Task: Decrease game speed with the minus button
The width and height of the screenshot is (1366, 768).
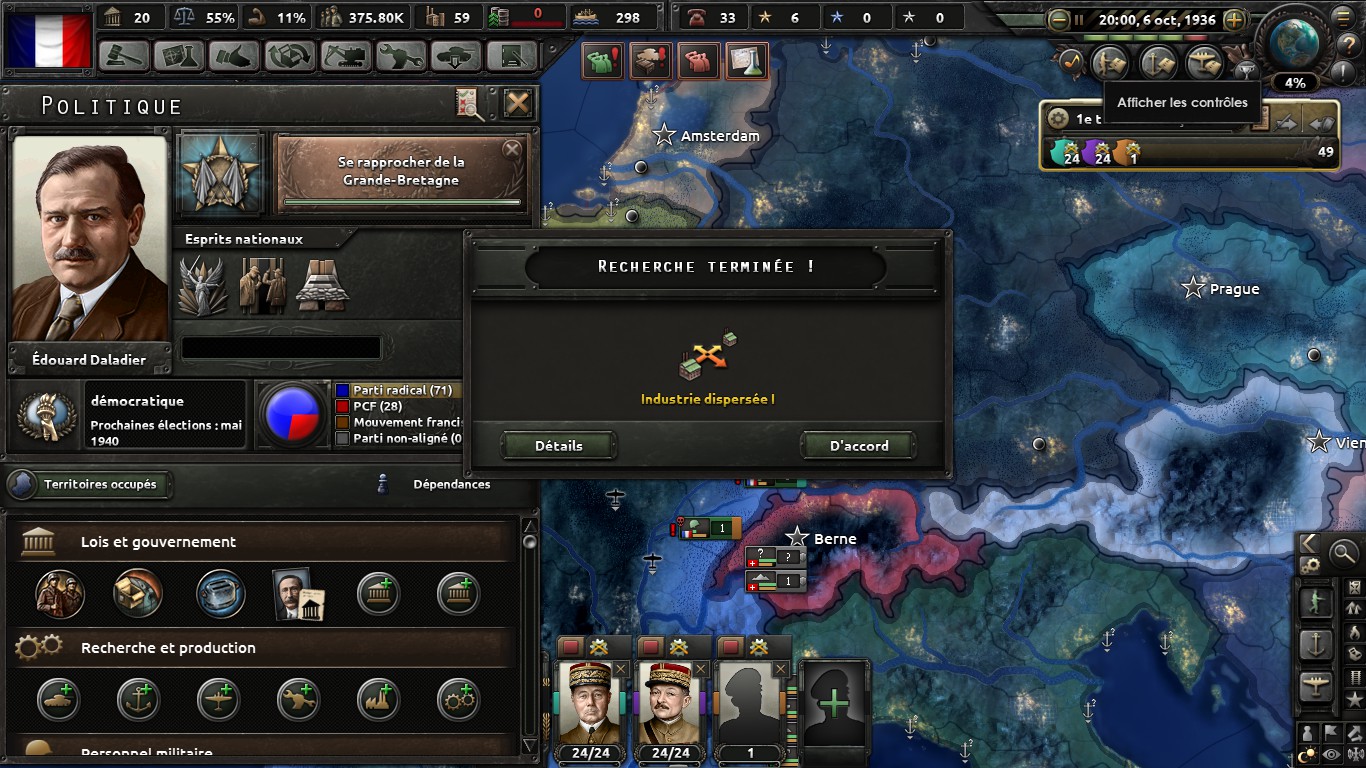Action: 1059,19
